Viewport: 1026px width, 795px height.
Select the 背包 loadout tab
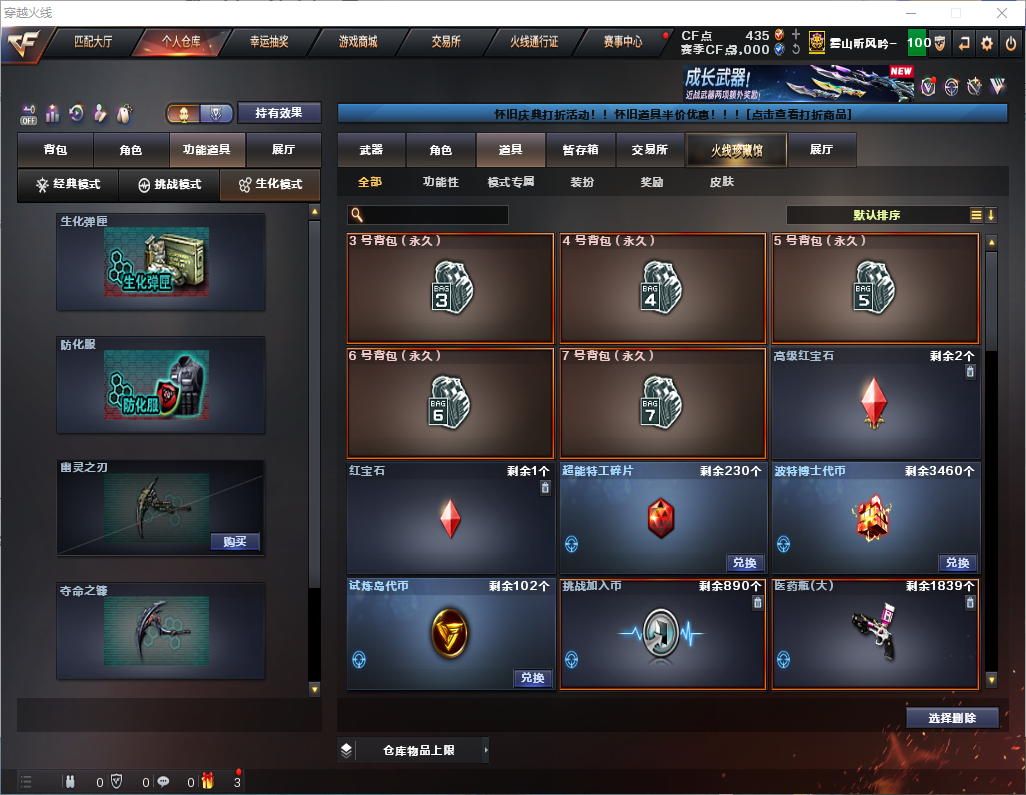[55, 150]
